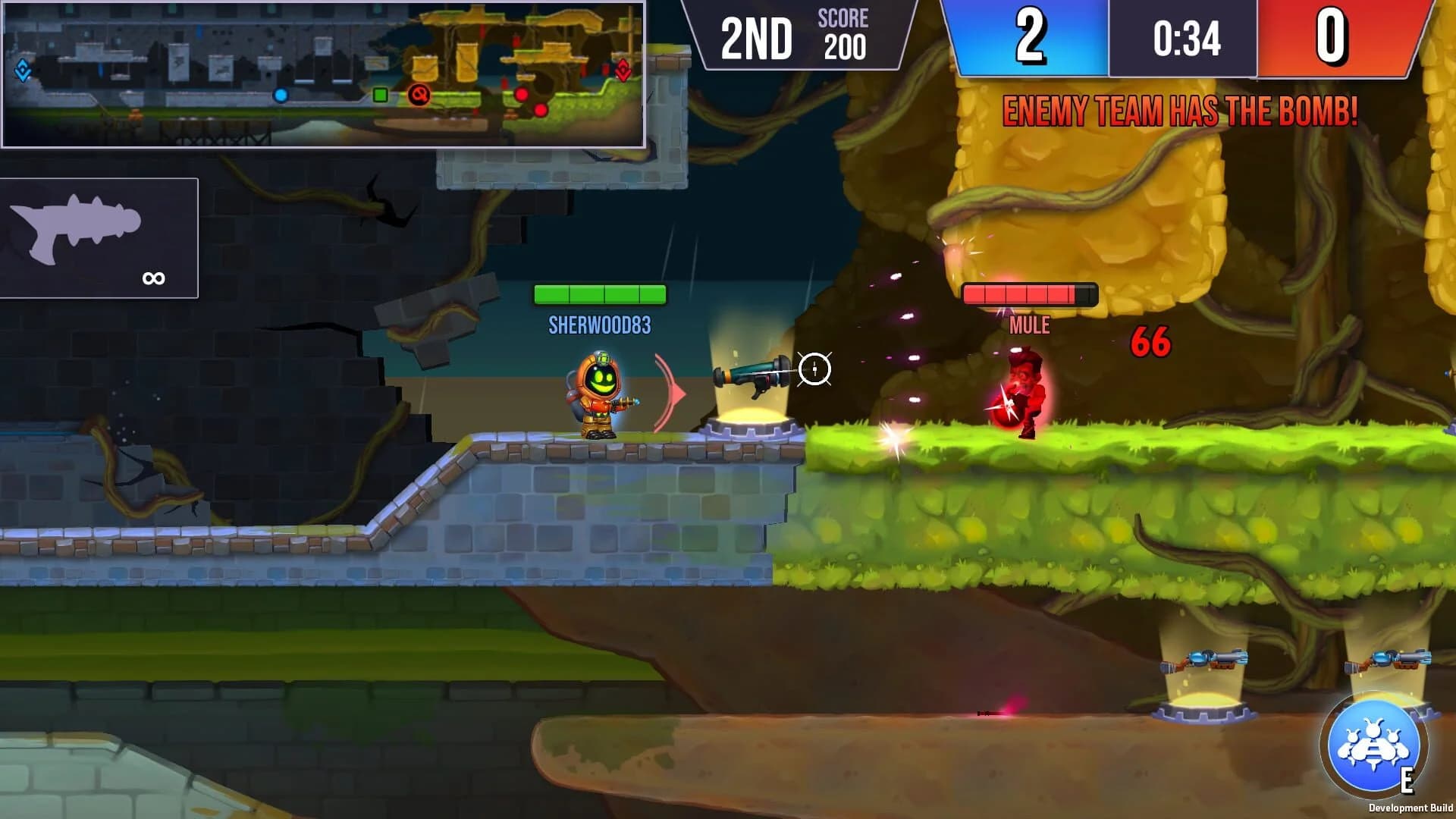This screenshot has height=819, width=1456.
Task: Click the green objective square on the minimap
Action: click(381, 93)
